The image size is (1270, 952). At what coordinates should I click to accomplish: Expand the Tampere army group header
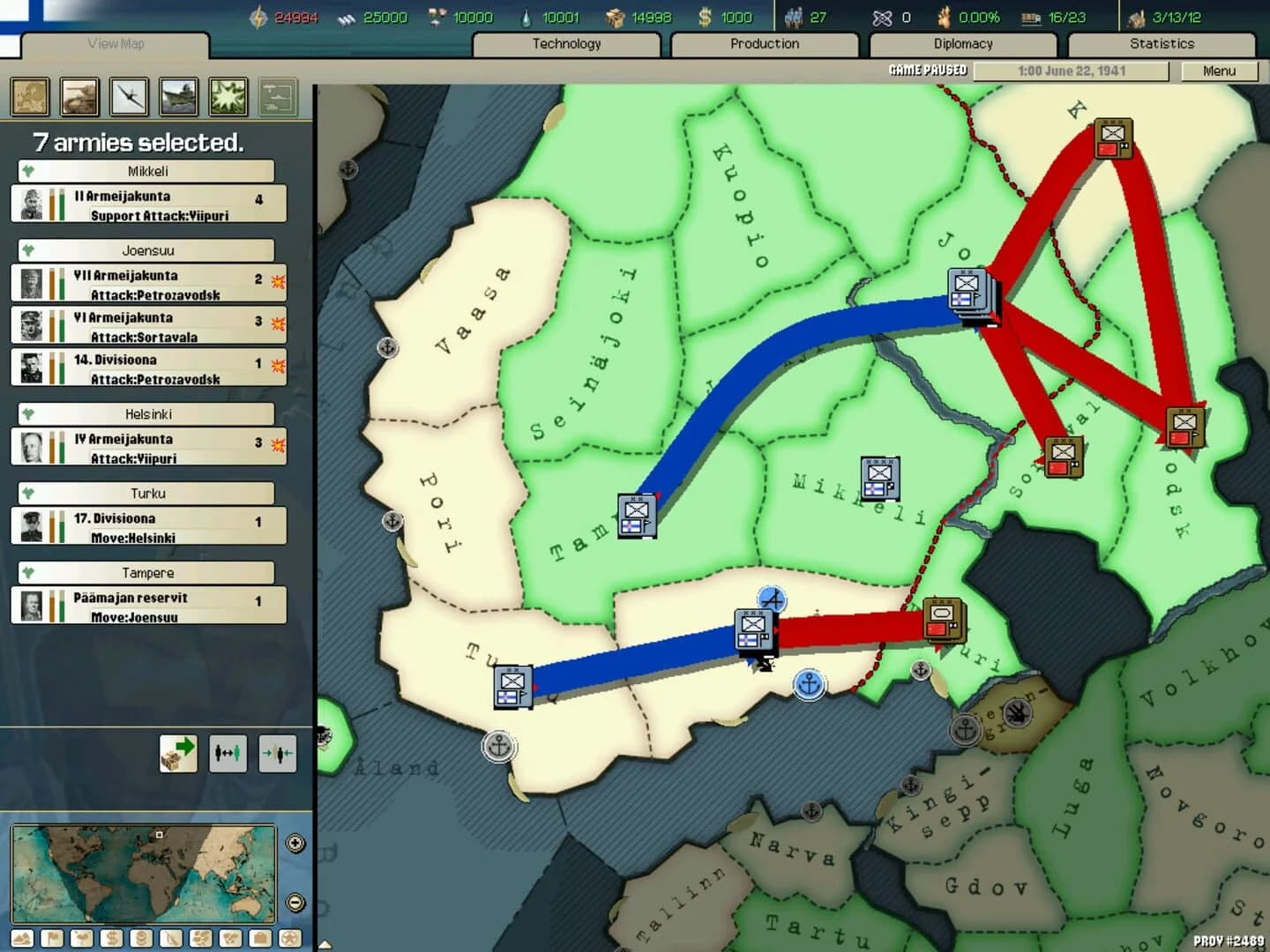[x=146, y=572]
